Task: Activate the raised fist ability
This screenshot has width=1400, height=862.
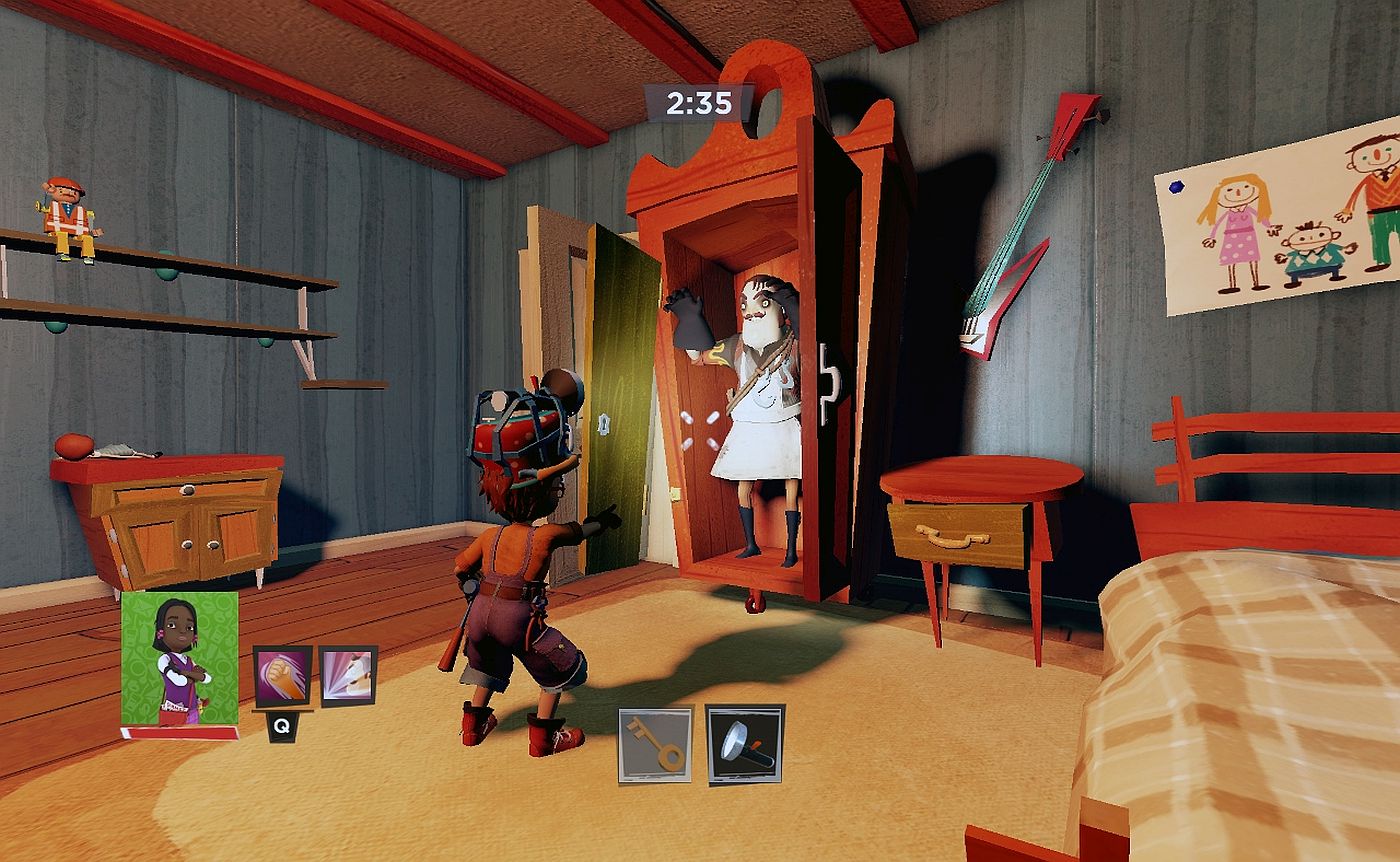Action: (x=282, y=677)
